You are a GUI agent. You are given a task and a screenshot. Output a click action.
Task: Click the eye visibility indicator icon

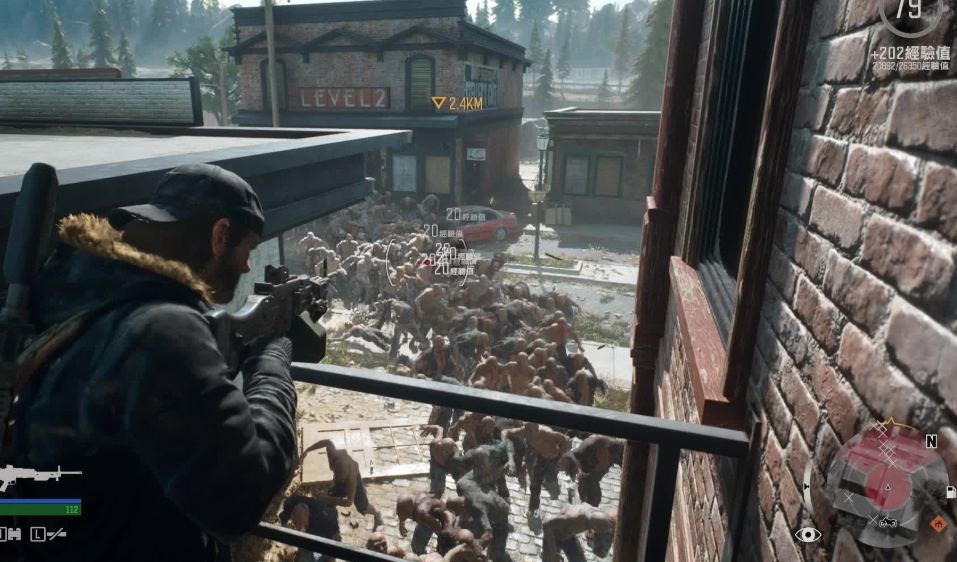tap(807, 535)
